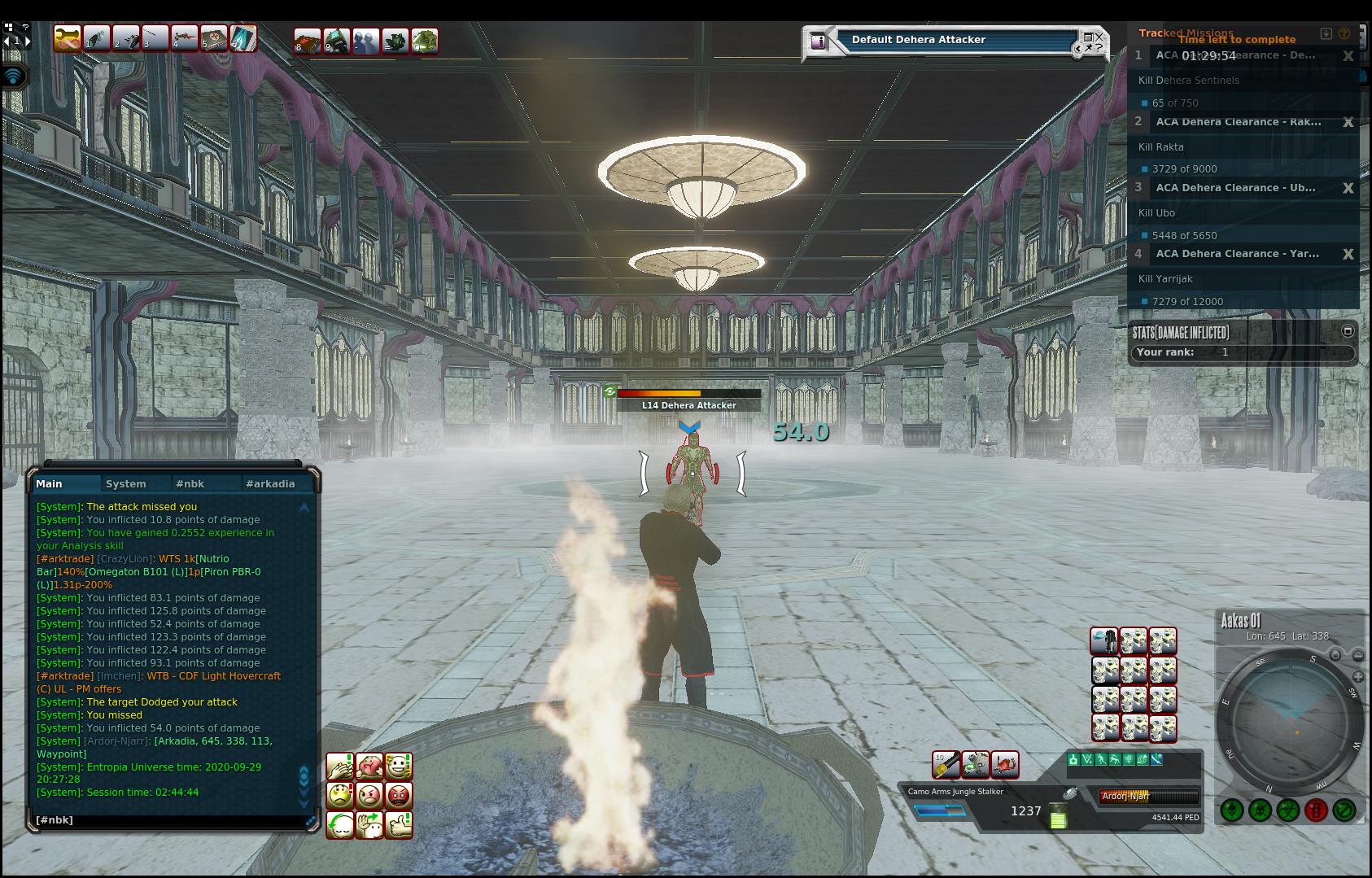This screenshot has height=878, width=1372.
Task: Click the red traffic light radar button
Action: pyautogui.click(x=1316, y=810)
